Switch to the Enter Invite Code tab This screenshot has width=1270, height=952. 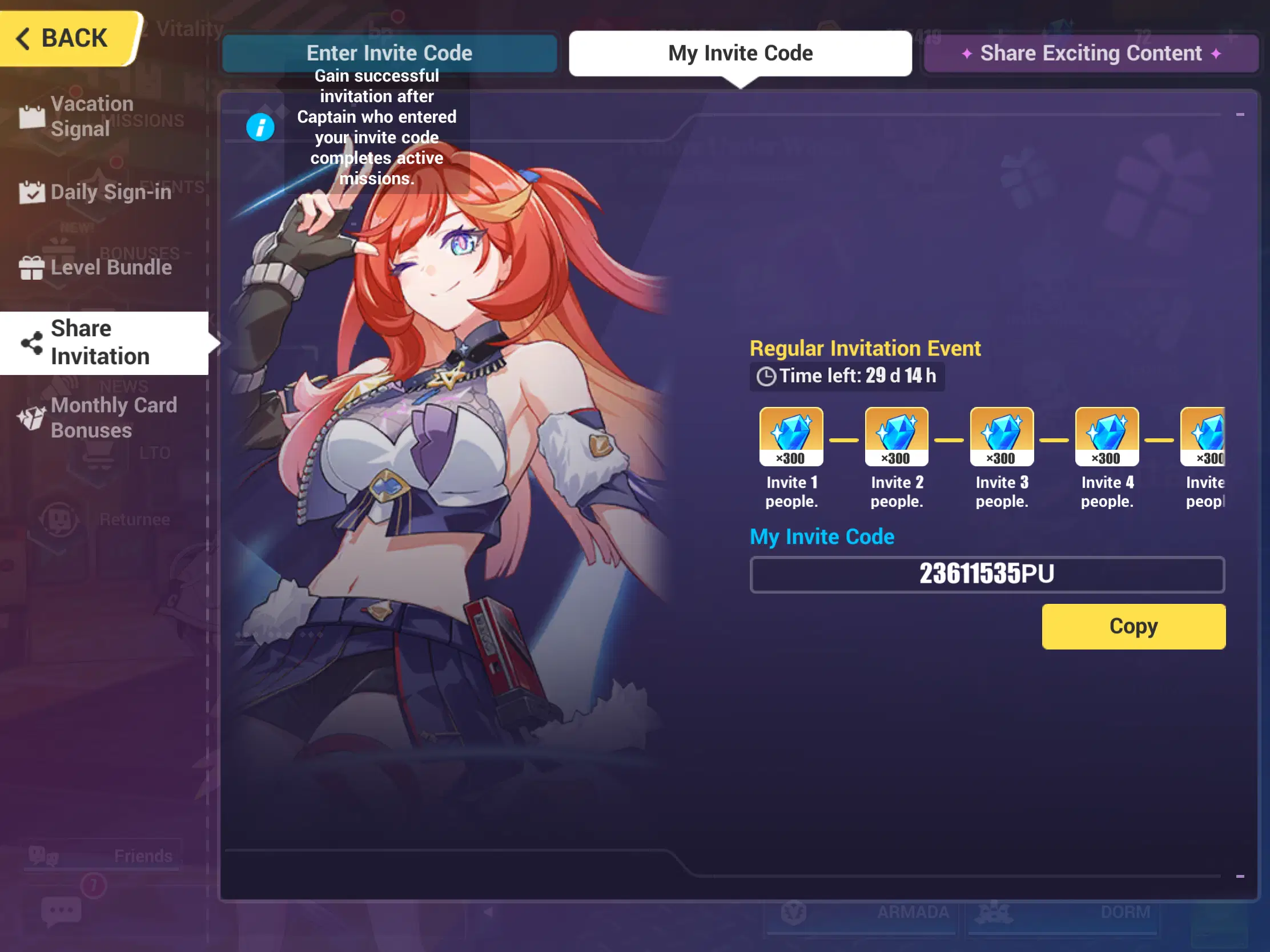389,53
